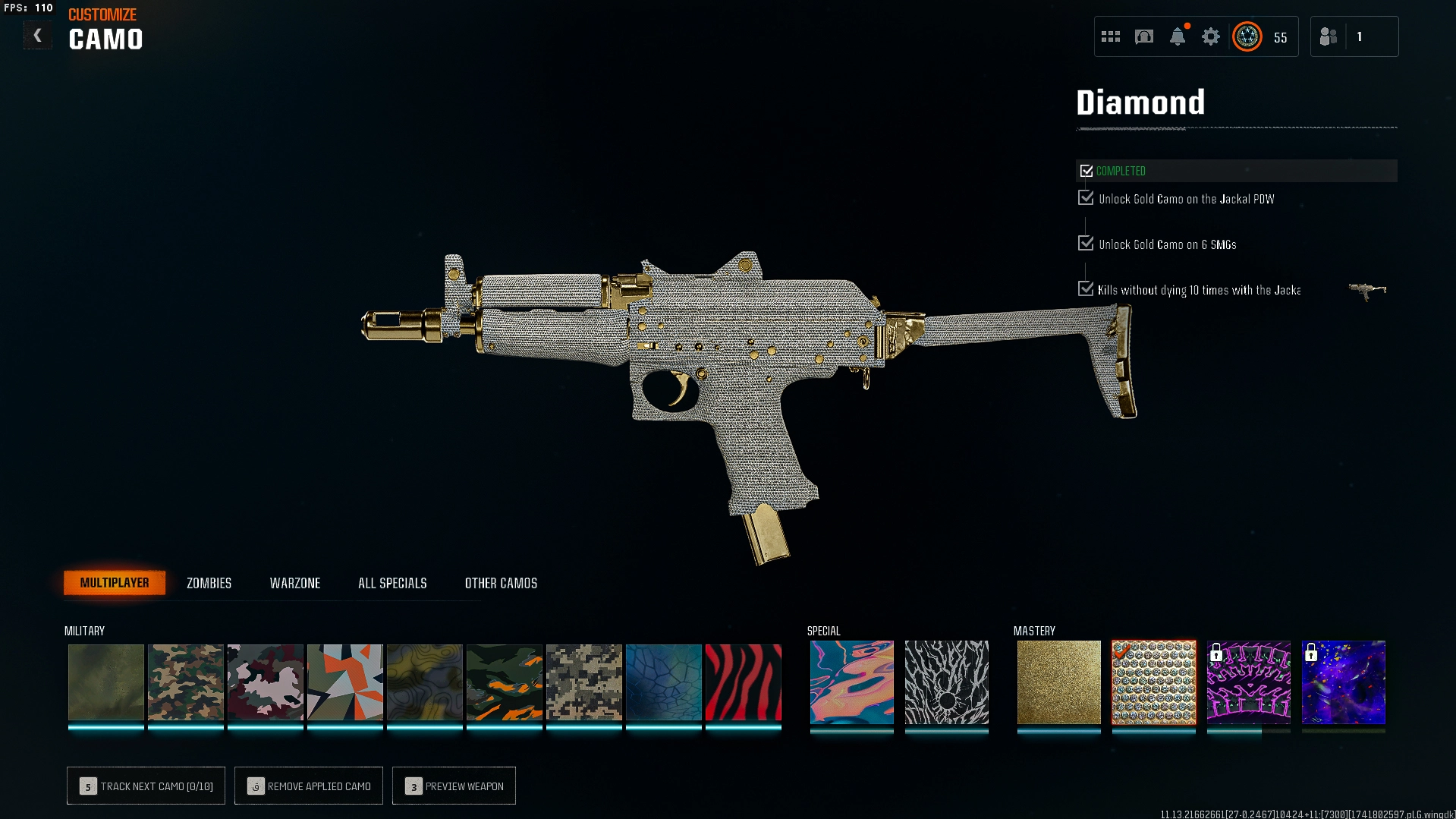1456x819 pixels.
Task: Show the All Specials tab
Action: (392, 583)
